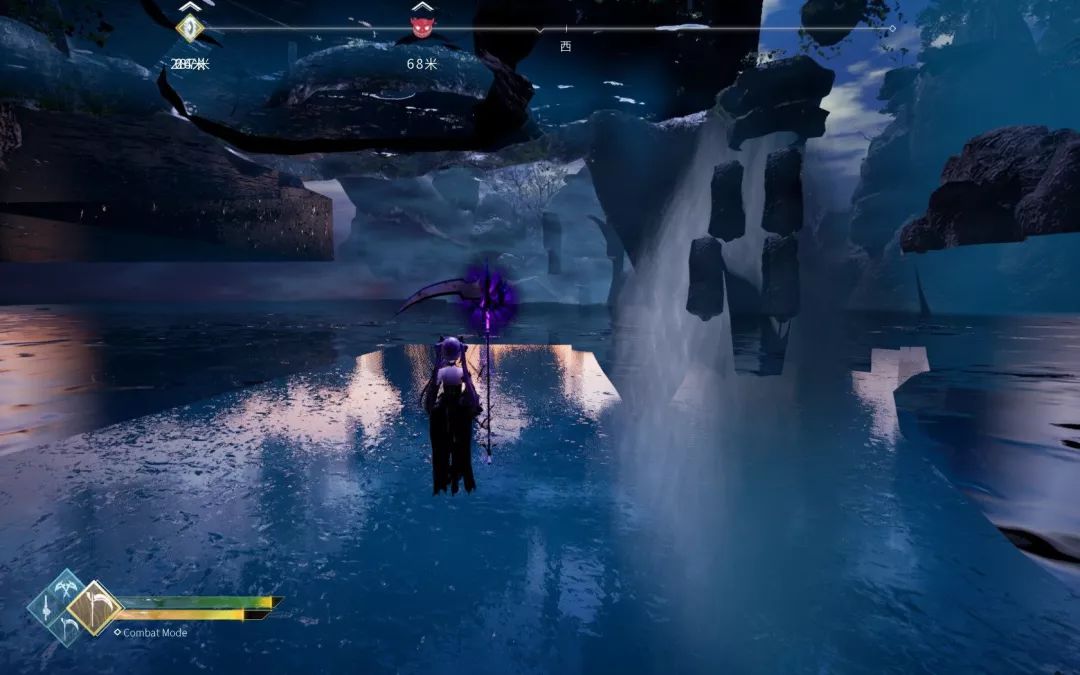Toggle the Combat Mode label
This screenshot has width=1080, height=675.
[x=154, y=632]
